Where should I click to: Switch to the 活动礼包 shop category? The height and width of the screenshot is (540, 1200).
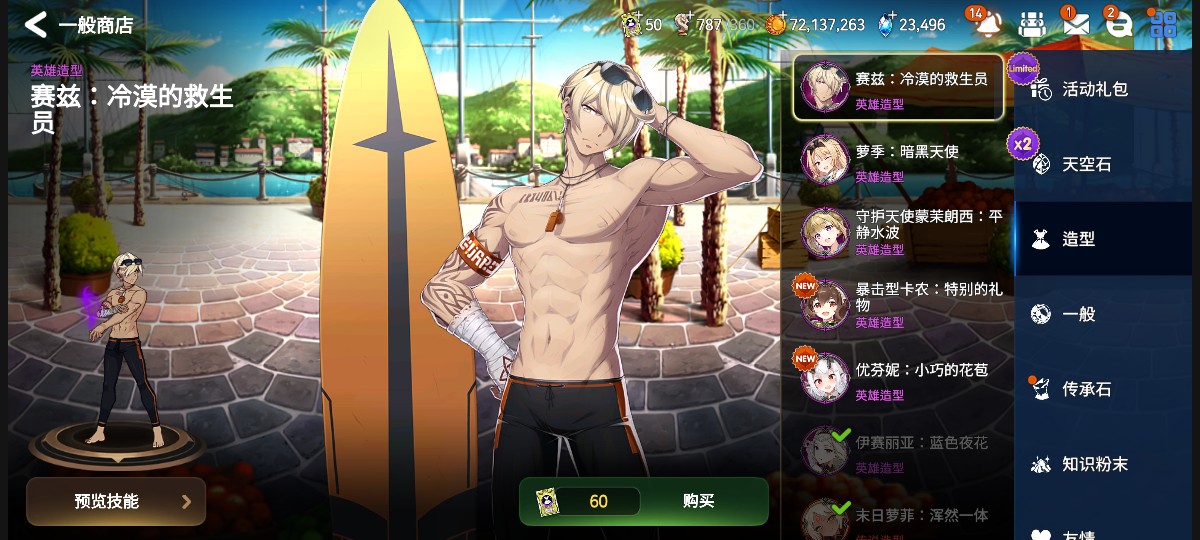tap(1094, 89)
